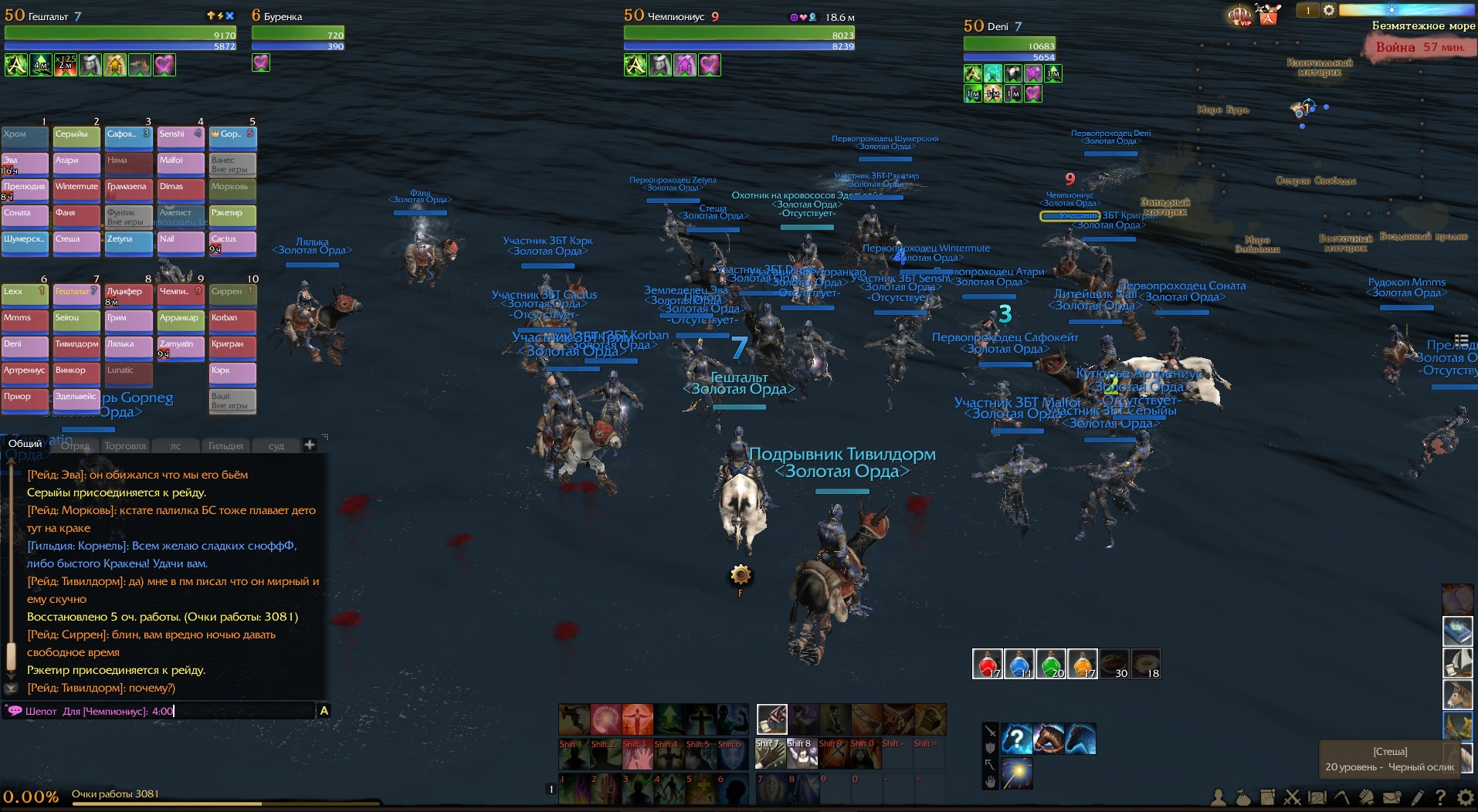This screenshot has width=1478, height=812.
Task: Open the help question mark menu
Action: click(1440, 797)
